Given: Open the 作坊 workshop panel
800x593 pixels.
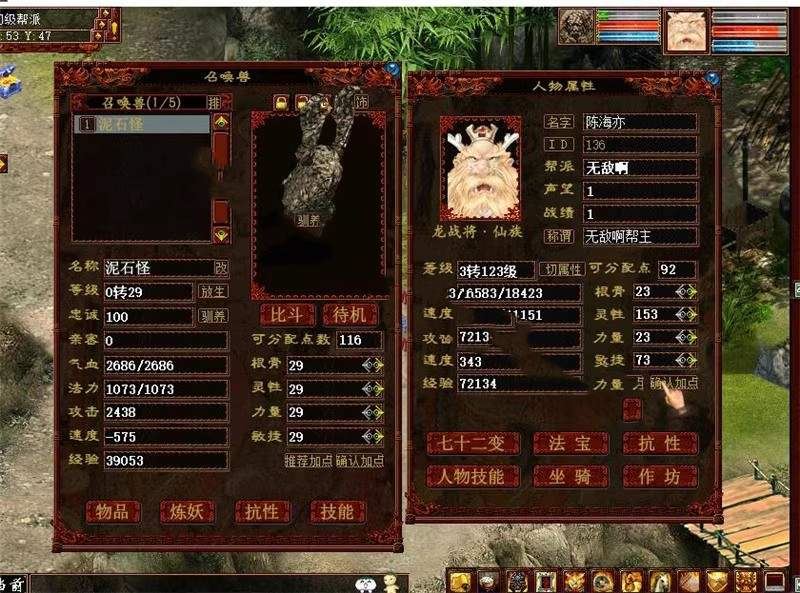Looking at the screenshot, I should [659, 476].
